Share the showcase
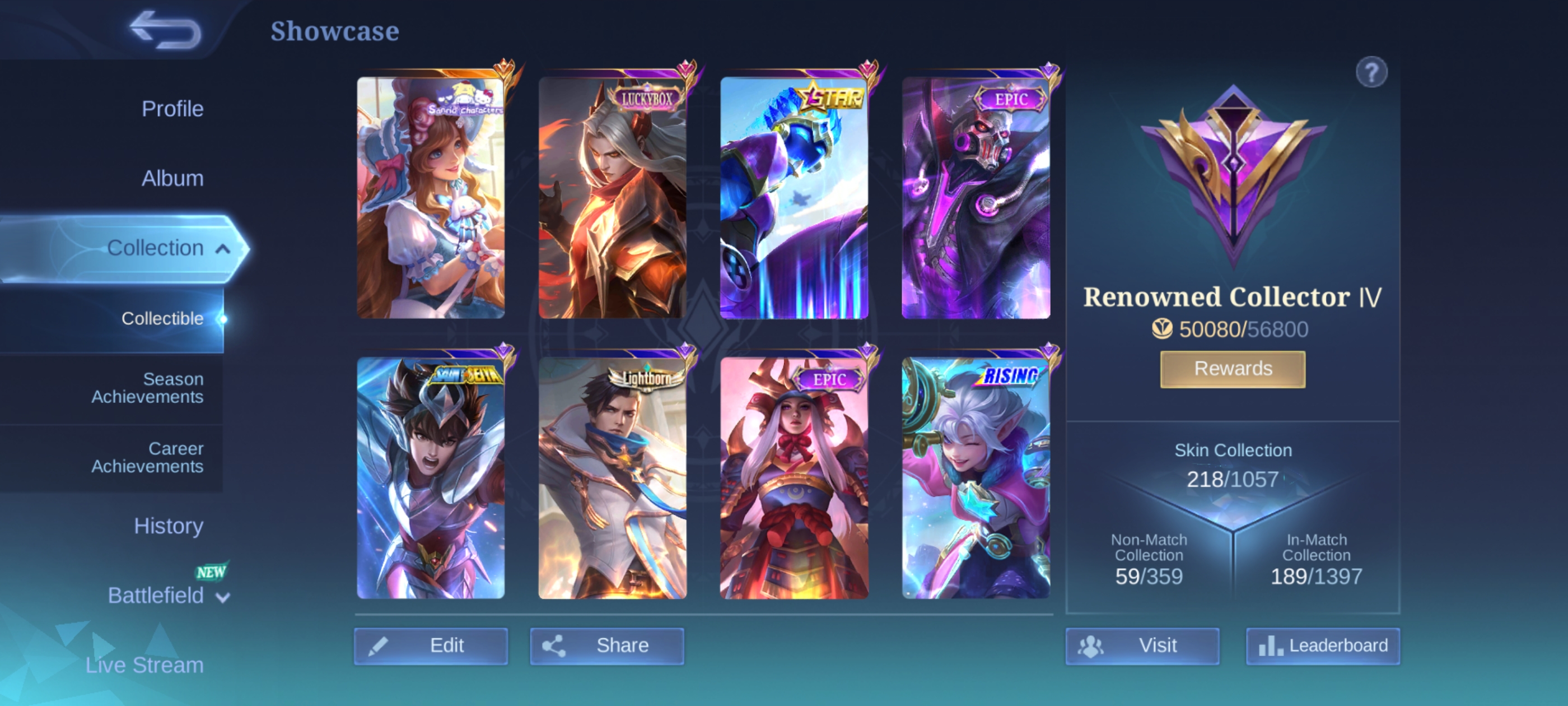Screen dimensions: 1568x706 pyautogui.click(x=607, y=645)
